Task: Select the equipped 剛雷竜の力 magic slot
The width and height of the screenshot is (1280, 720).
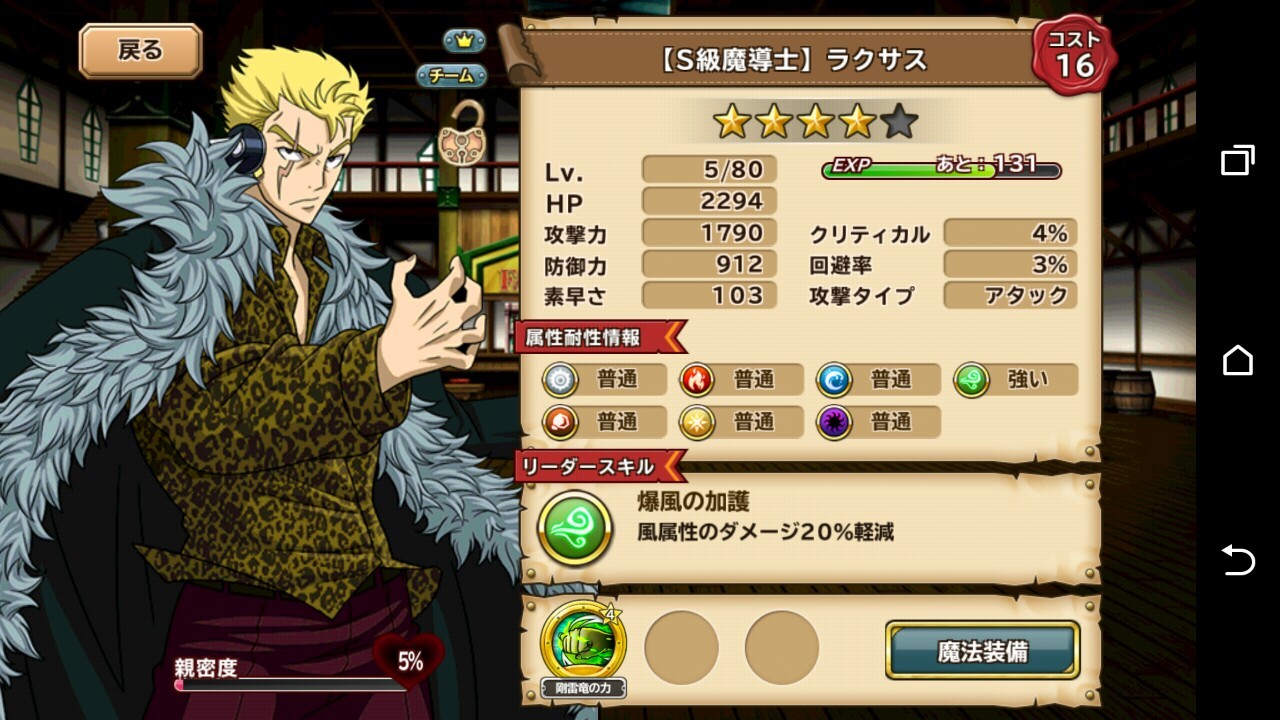Action: pyautogui.click(x=583, y=646)
